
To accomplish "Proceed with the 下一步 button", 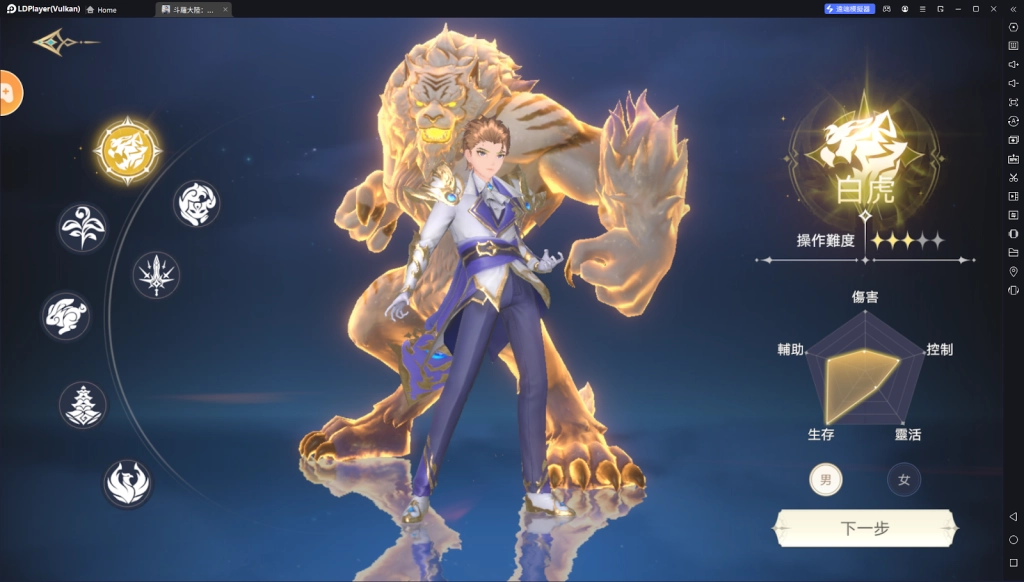I will (x=866, y=528).
